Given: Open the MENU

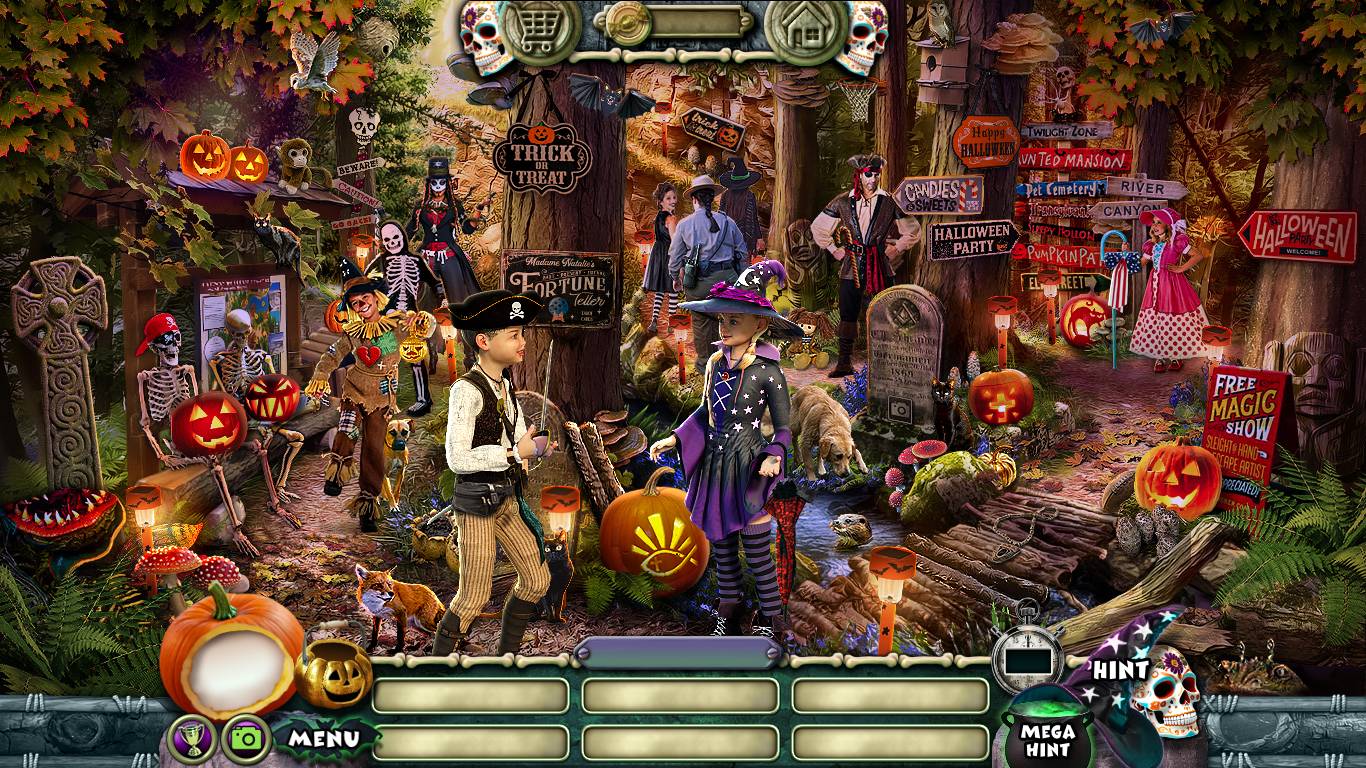Looking at the screenshot, I should (324, 739).
